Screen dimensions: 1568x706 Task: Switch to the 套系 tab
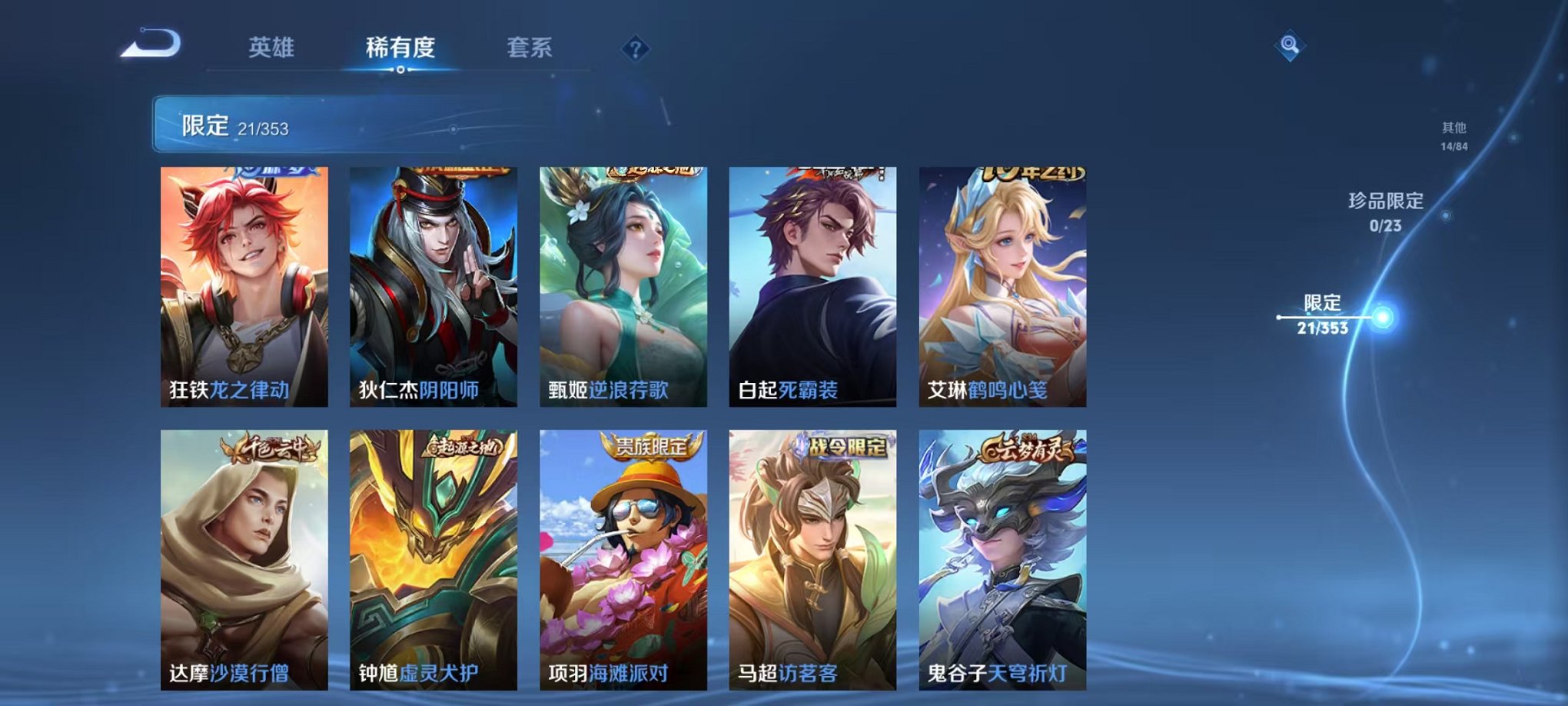[x=529, y=46]
